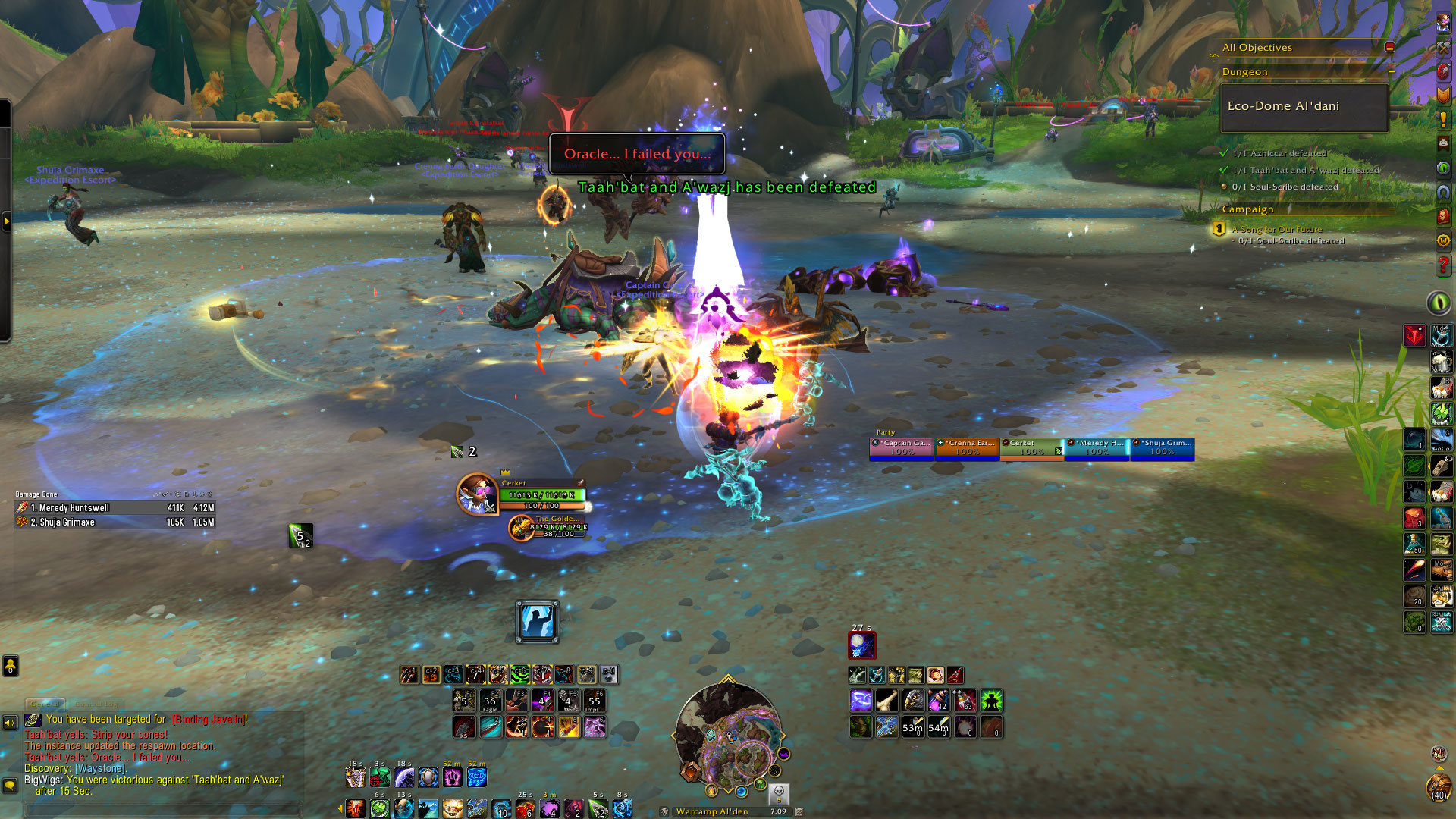1456x819 pixels.
Task: Toggle the chat voice speaker button
Action: point(10,723)
